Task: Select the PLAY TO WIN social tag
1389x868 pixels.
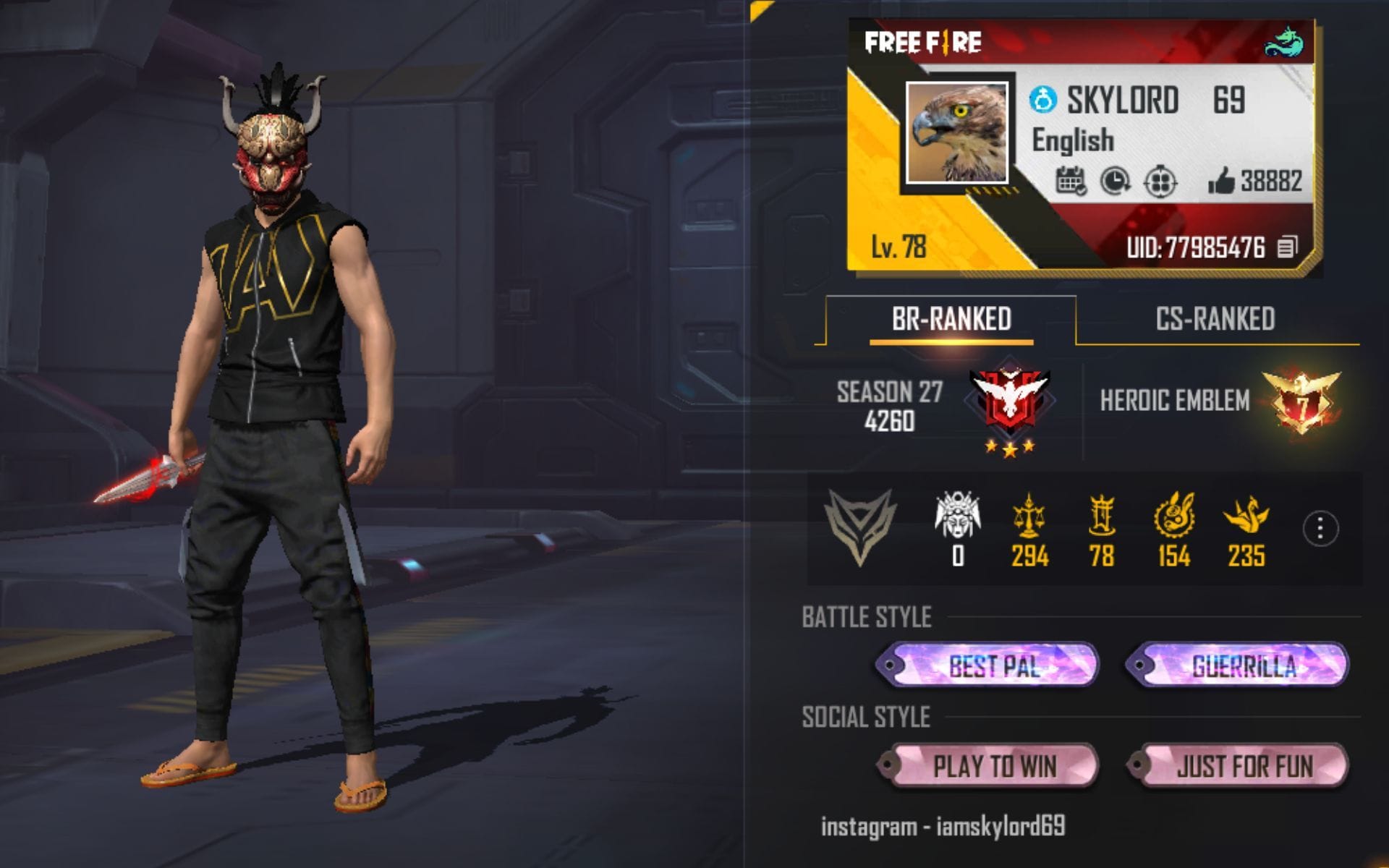Action: pos(988,766)
